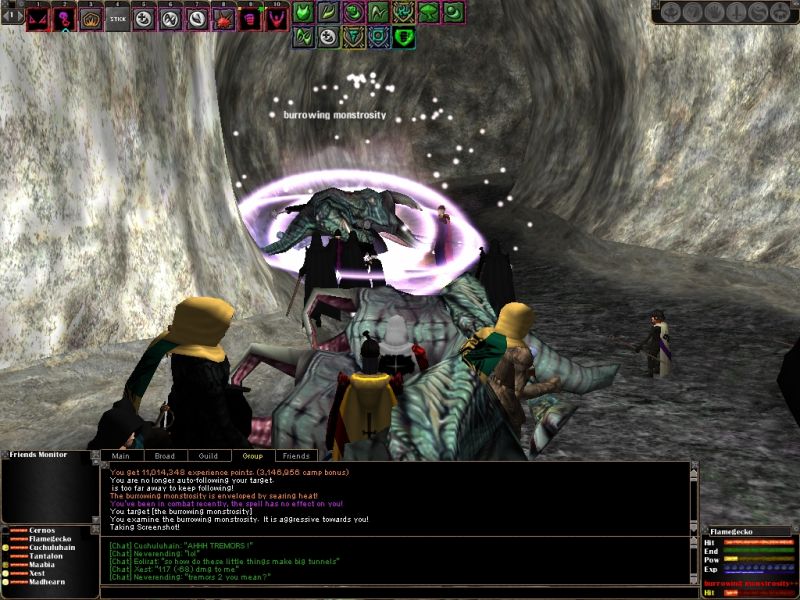Use hotbar slot 1 red bat-wing ability
Screen dimensions: 800x600
click(39, 19)
